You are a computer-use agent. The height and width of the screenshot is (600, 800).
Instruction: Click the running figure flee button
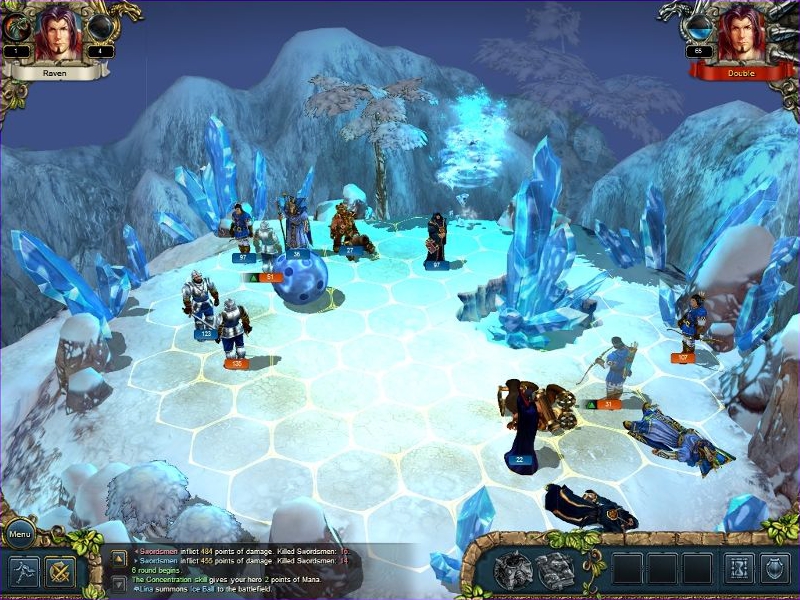pos(23,571)
